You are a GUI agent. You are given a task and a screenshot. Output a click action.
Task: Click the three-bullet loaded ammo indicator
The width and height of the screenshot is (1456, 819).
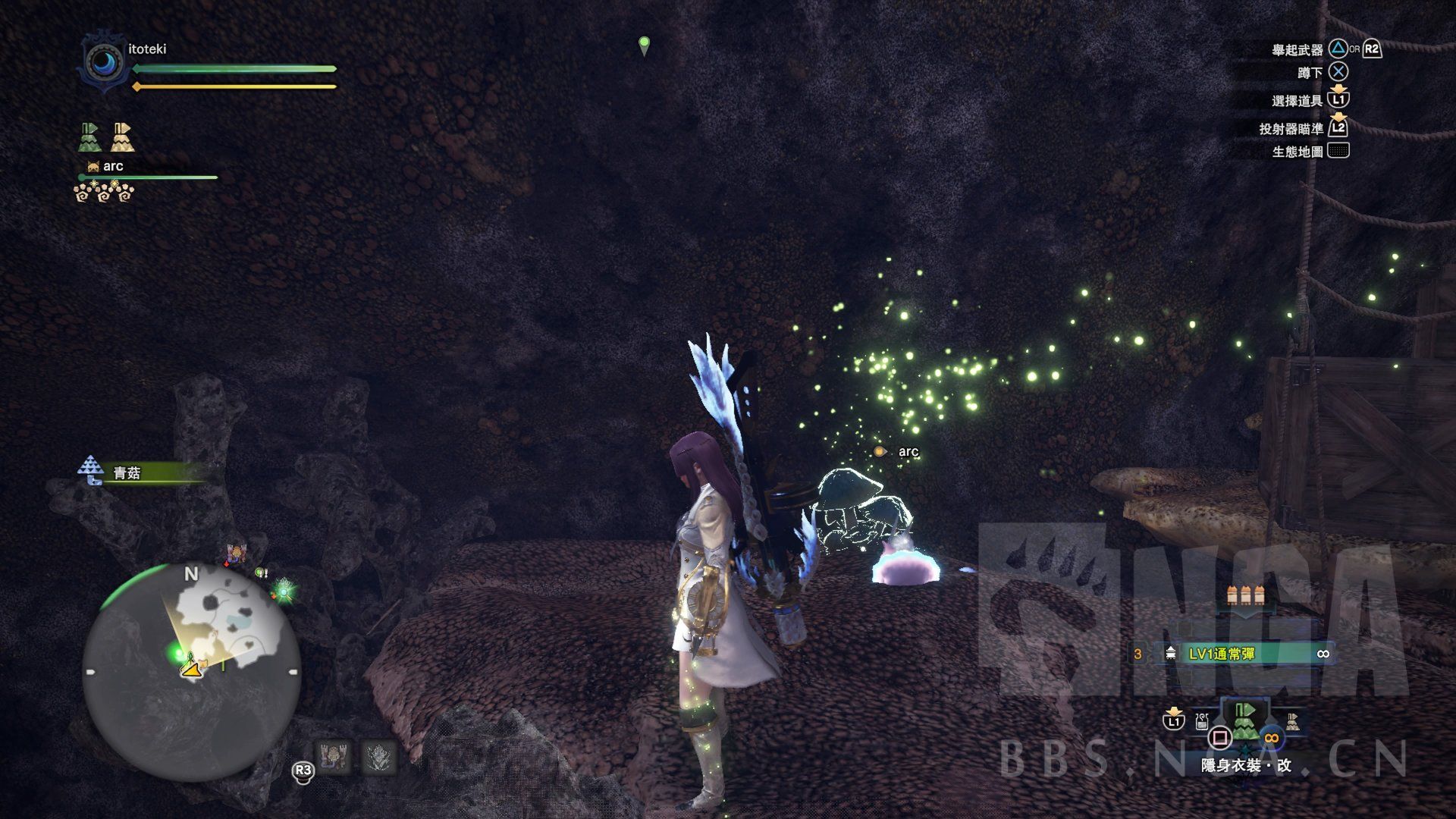coord(1244,595)
